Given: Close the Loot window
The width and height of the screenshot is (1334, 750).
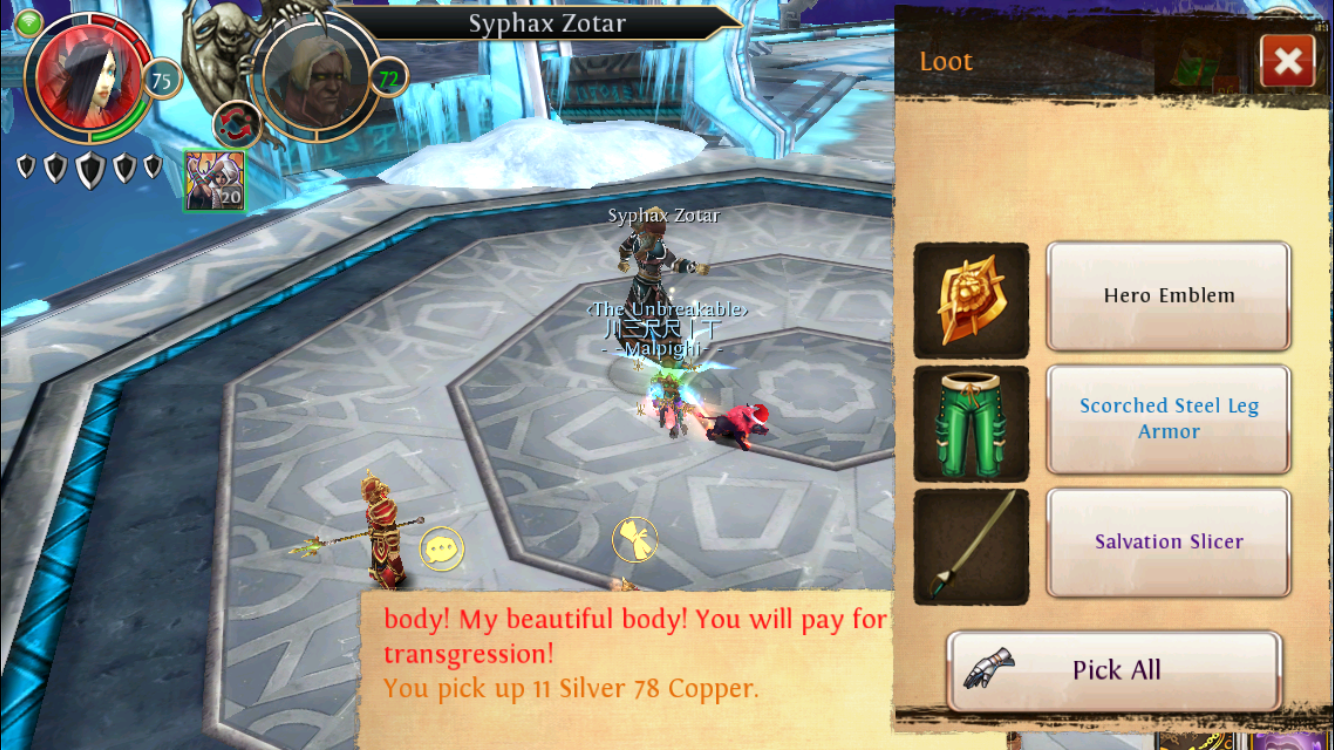Looking at the screenshot, I should click(x=1287, y=62).
